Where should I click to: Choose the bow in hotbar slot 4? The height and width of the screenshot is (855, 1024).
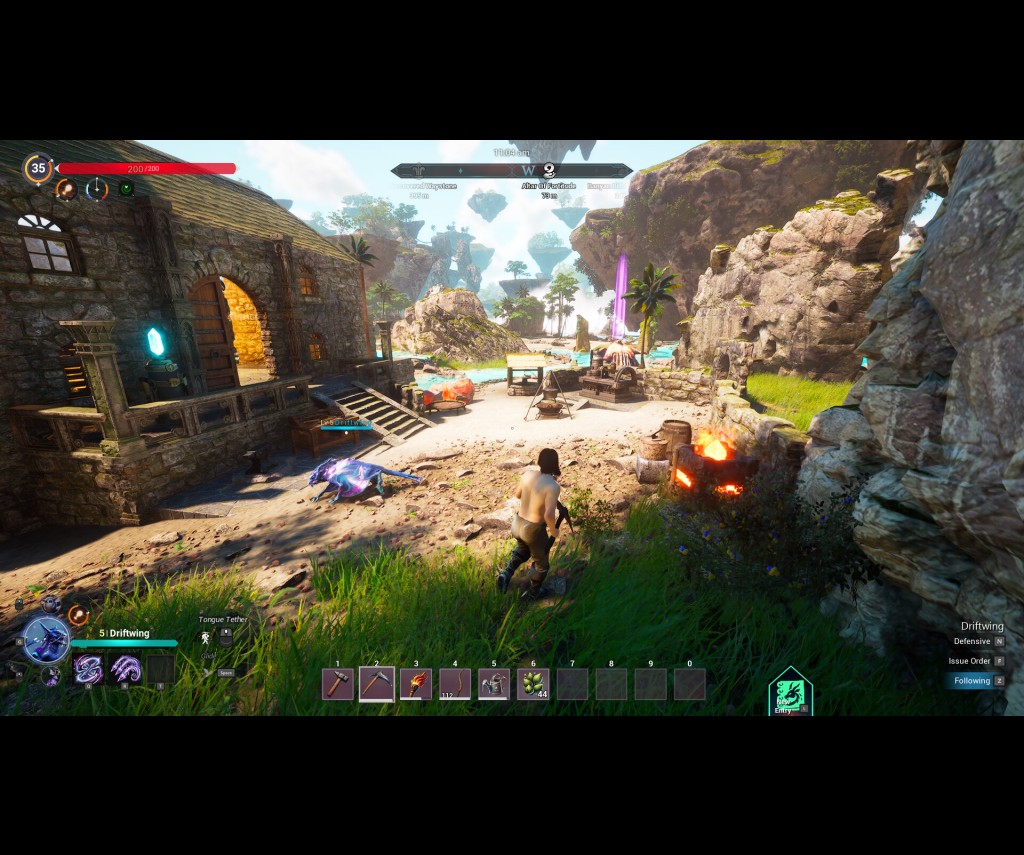coord(455,684)
